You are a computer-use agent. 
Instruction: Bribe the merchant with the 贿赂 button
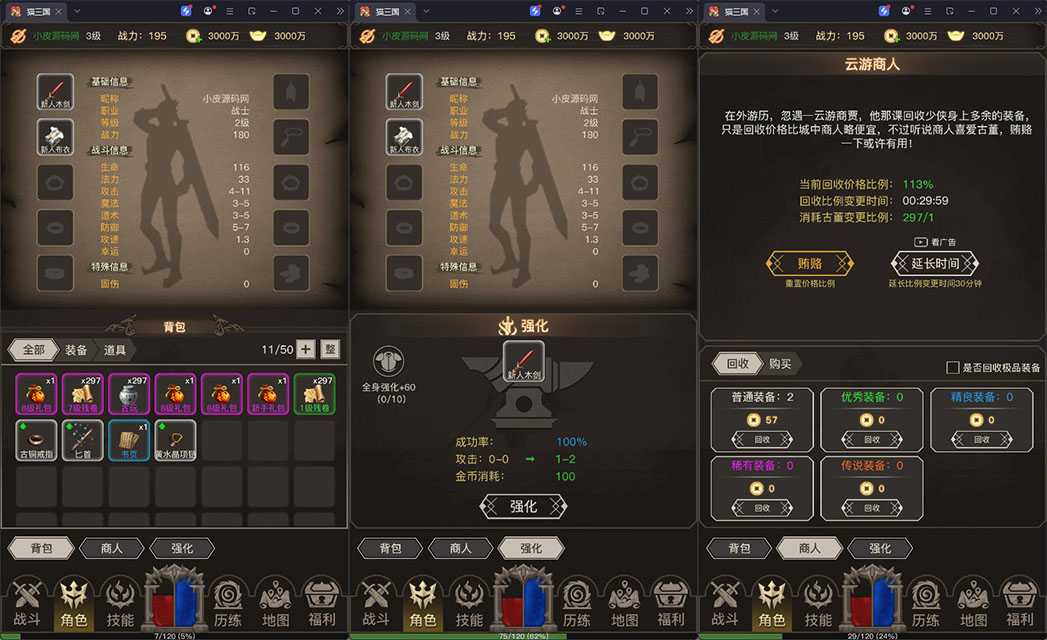(809, 264)
